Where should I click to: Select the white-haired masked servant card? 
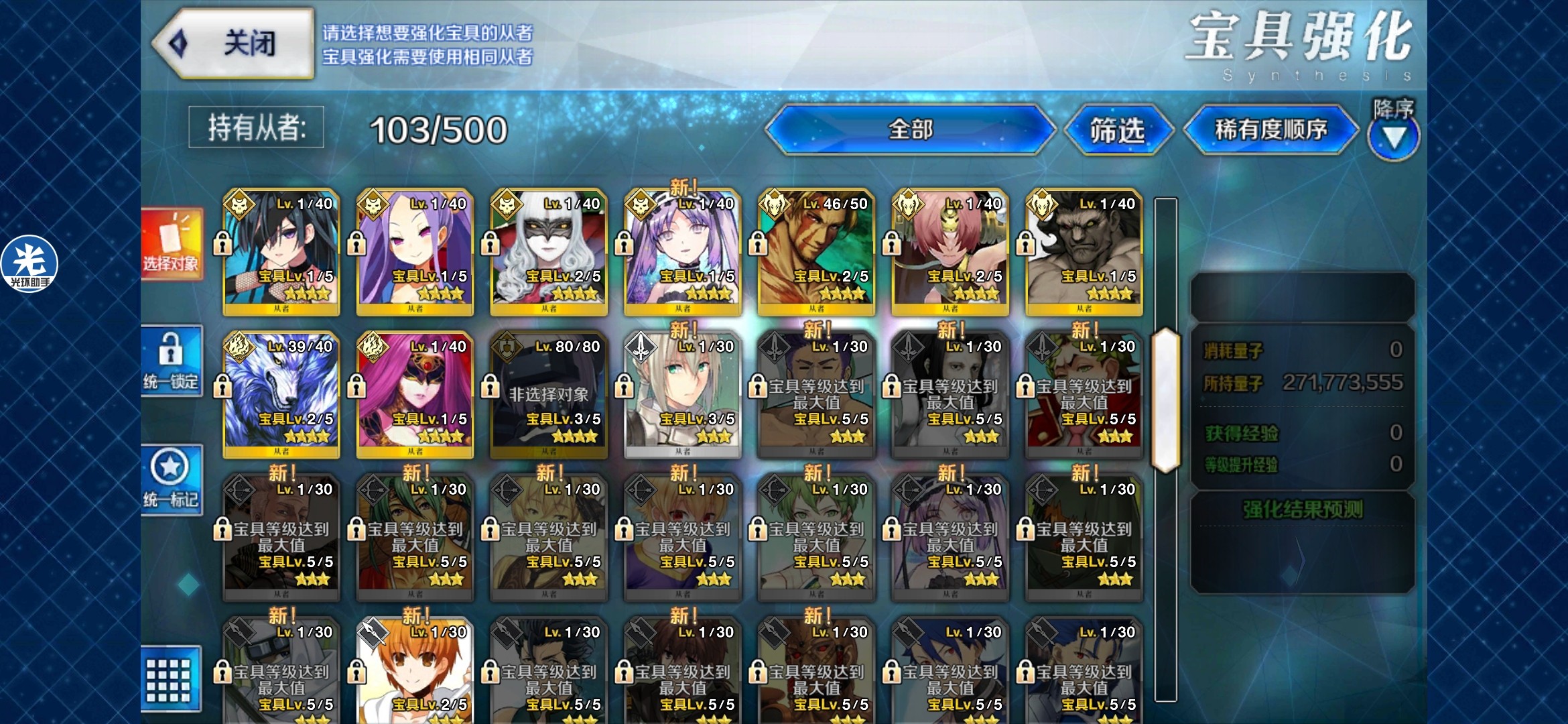pos(549,252)
